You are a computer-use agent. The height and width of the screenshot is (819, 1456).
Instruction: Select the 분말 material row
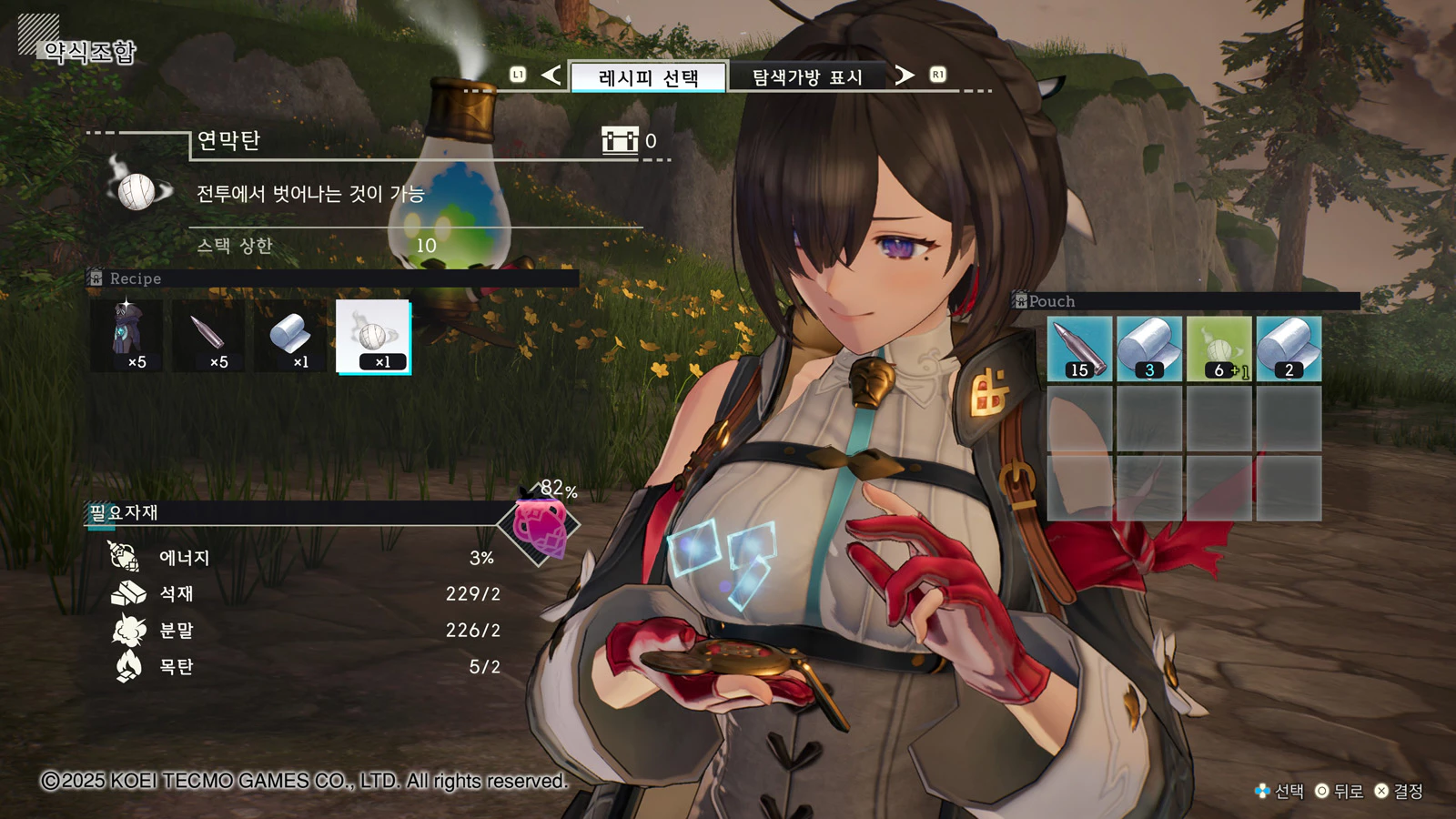[x=305, y=630]
